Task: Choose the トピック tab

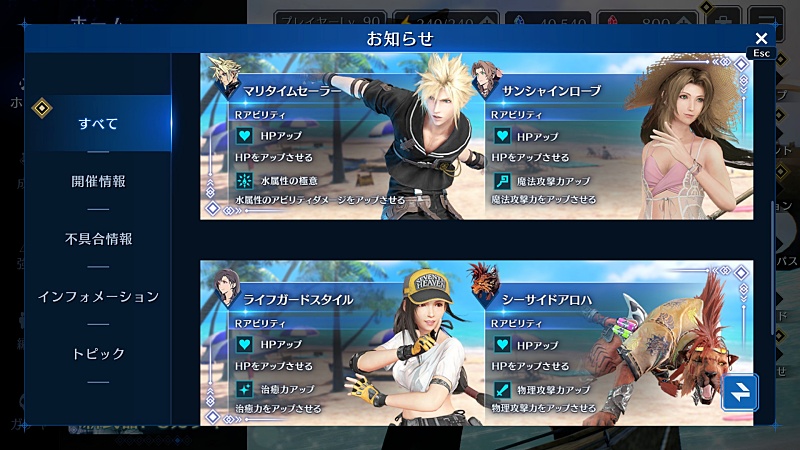Action: click(98, 354)
